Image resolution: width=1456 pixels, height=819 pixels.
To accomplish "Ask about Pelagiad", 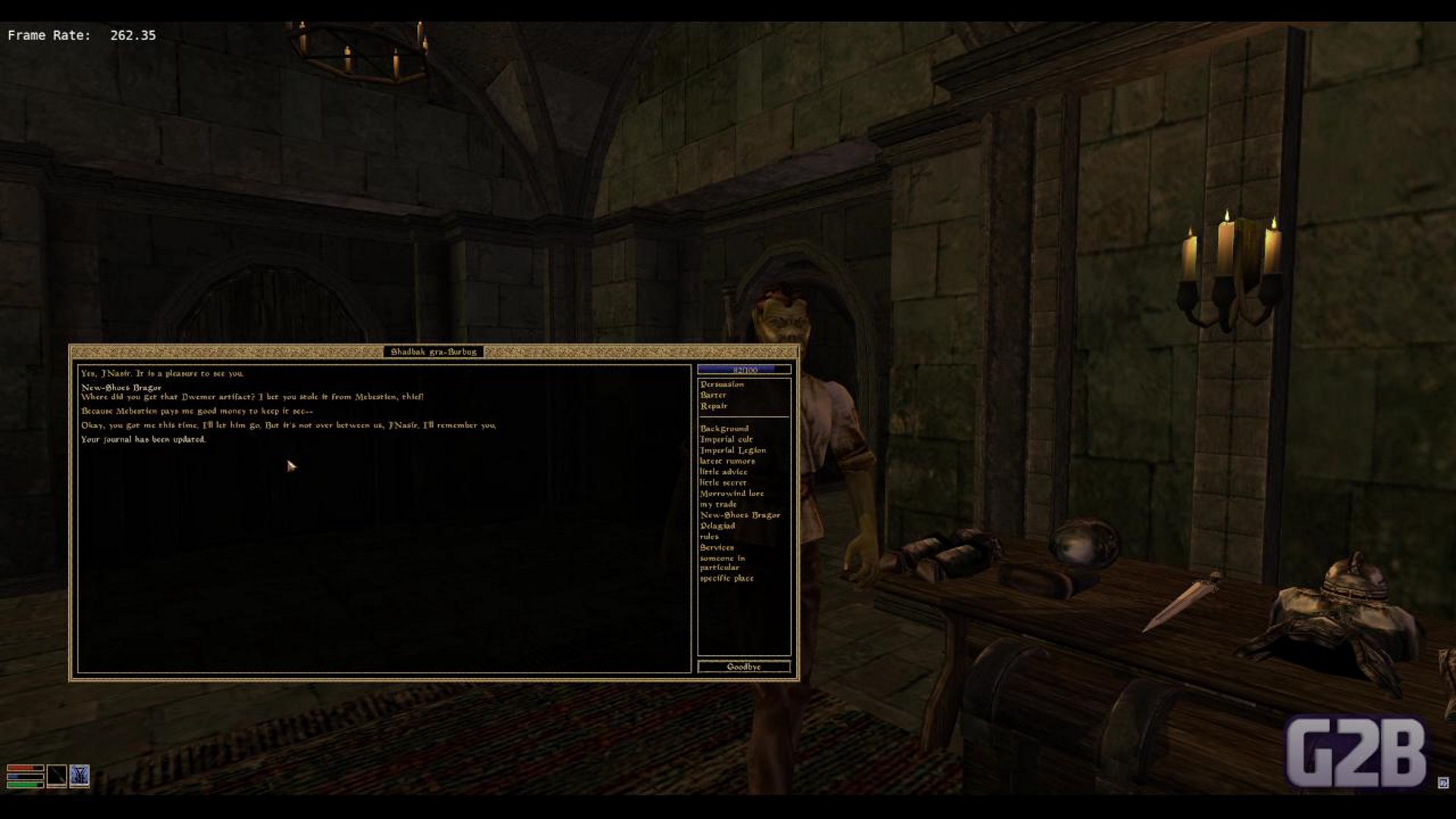I will (x=717, y=526).
